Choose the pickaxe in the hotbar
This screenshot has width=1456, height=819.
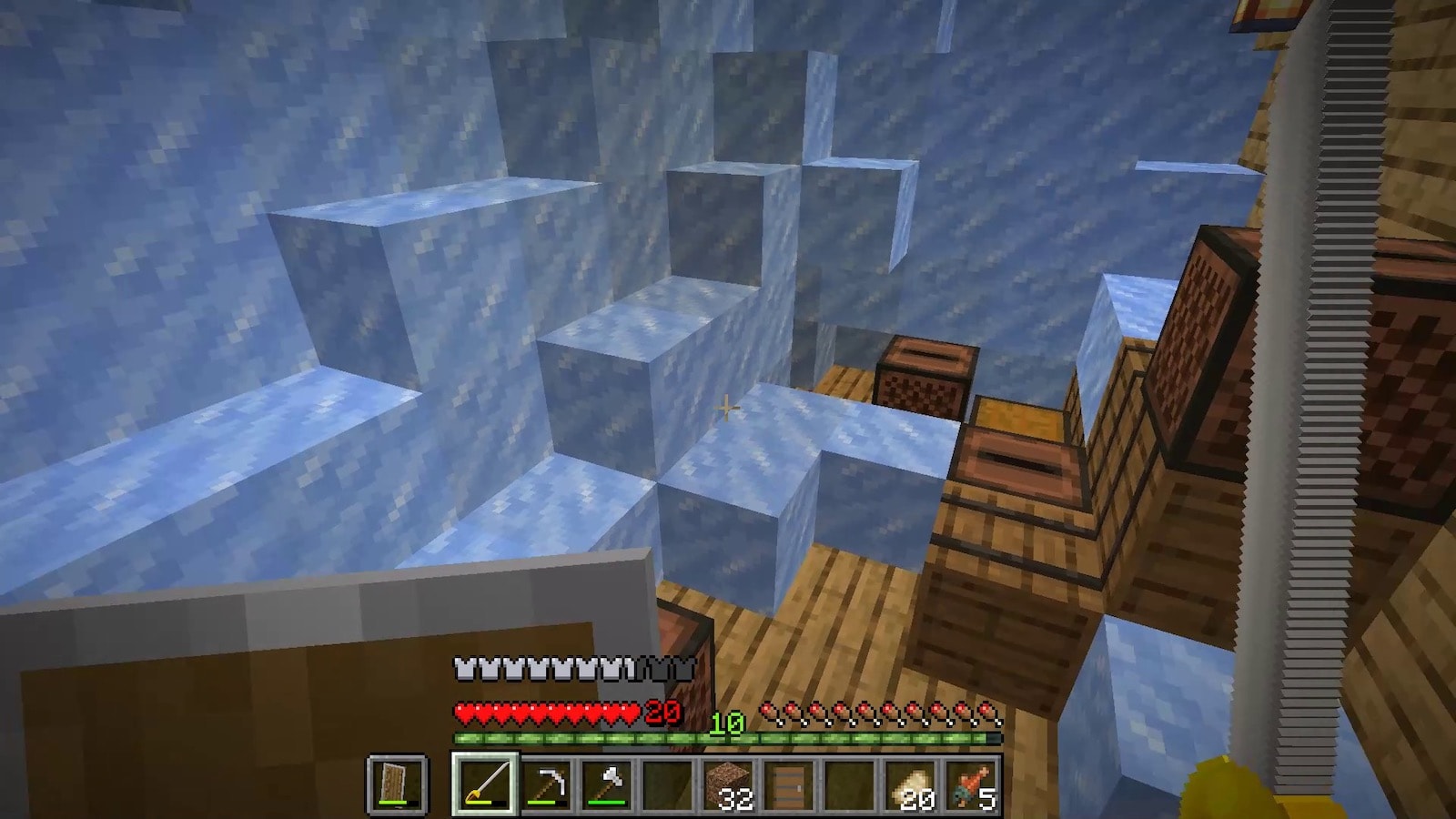coord(547,784)
